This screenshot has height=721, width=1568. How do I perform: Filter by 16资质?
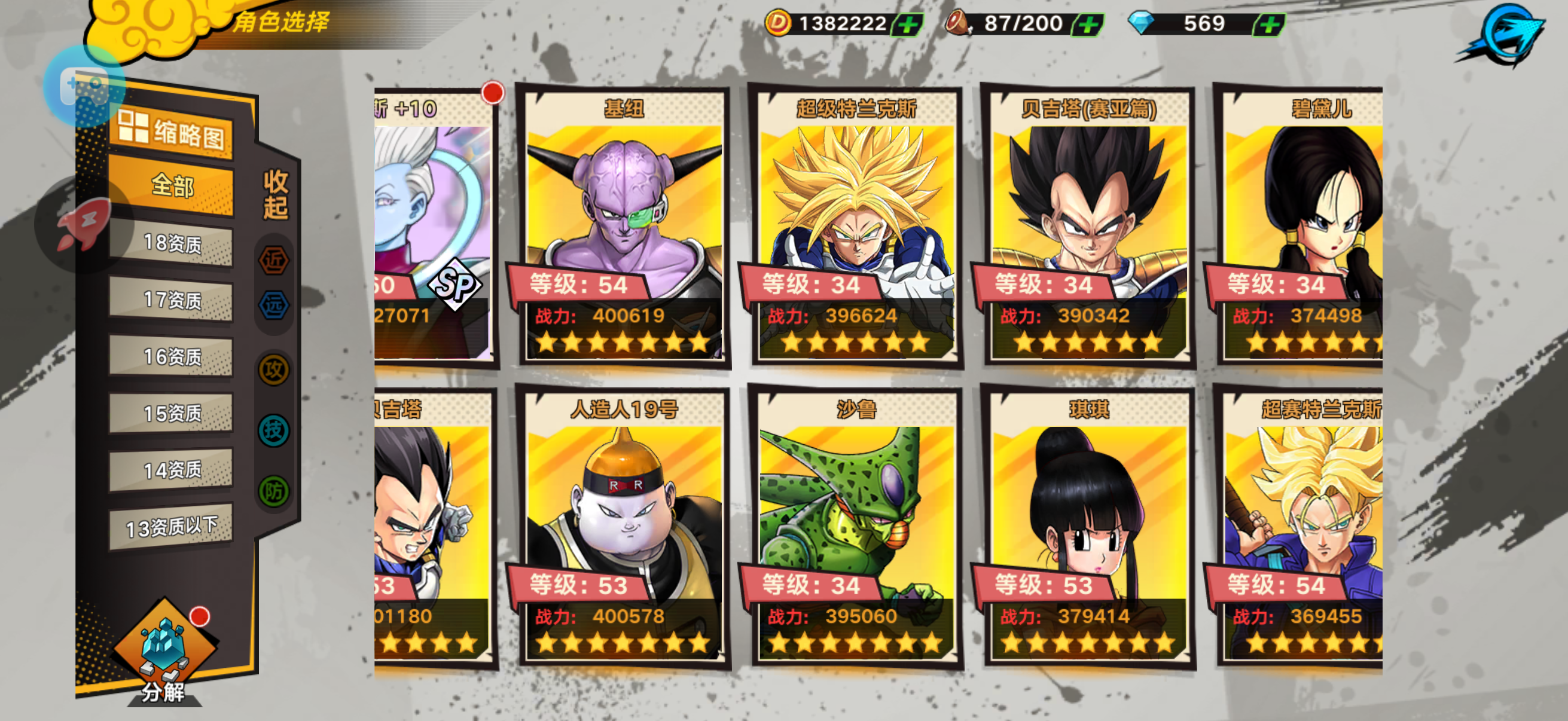pos(171,356)
